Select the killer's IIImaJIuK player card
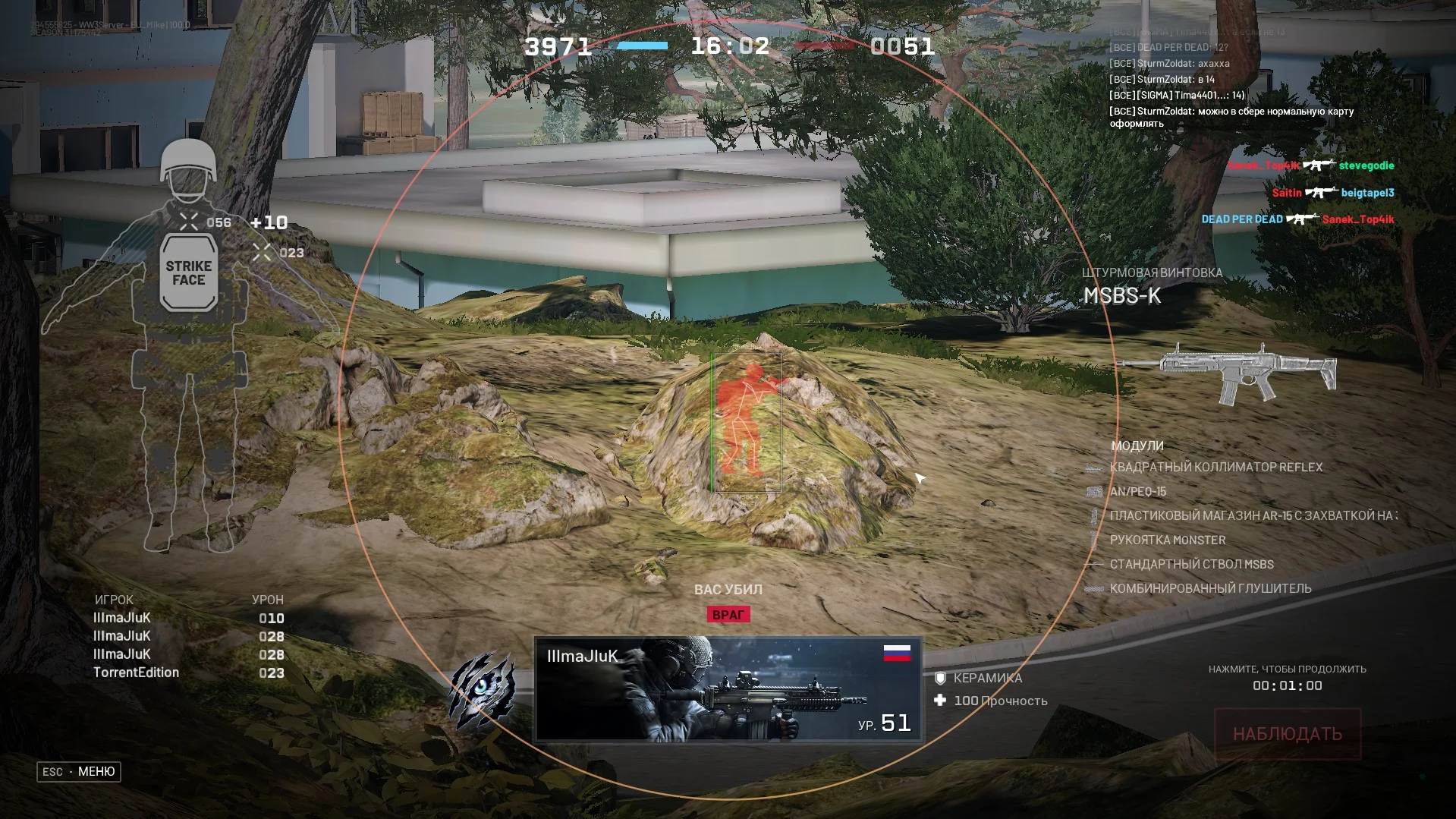This screenshot has width=1456, height=819. tap(728, 689)
